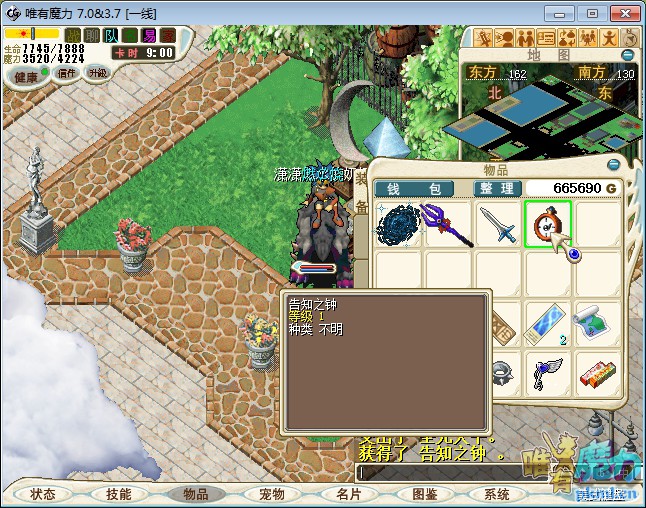Open the 技能 skills menu
The height and width of the screenshot is (508, 646).
coord(119,494)
